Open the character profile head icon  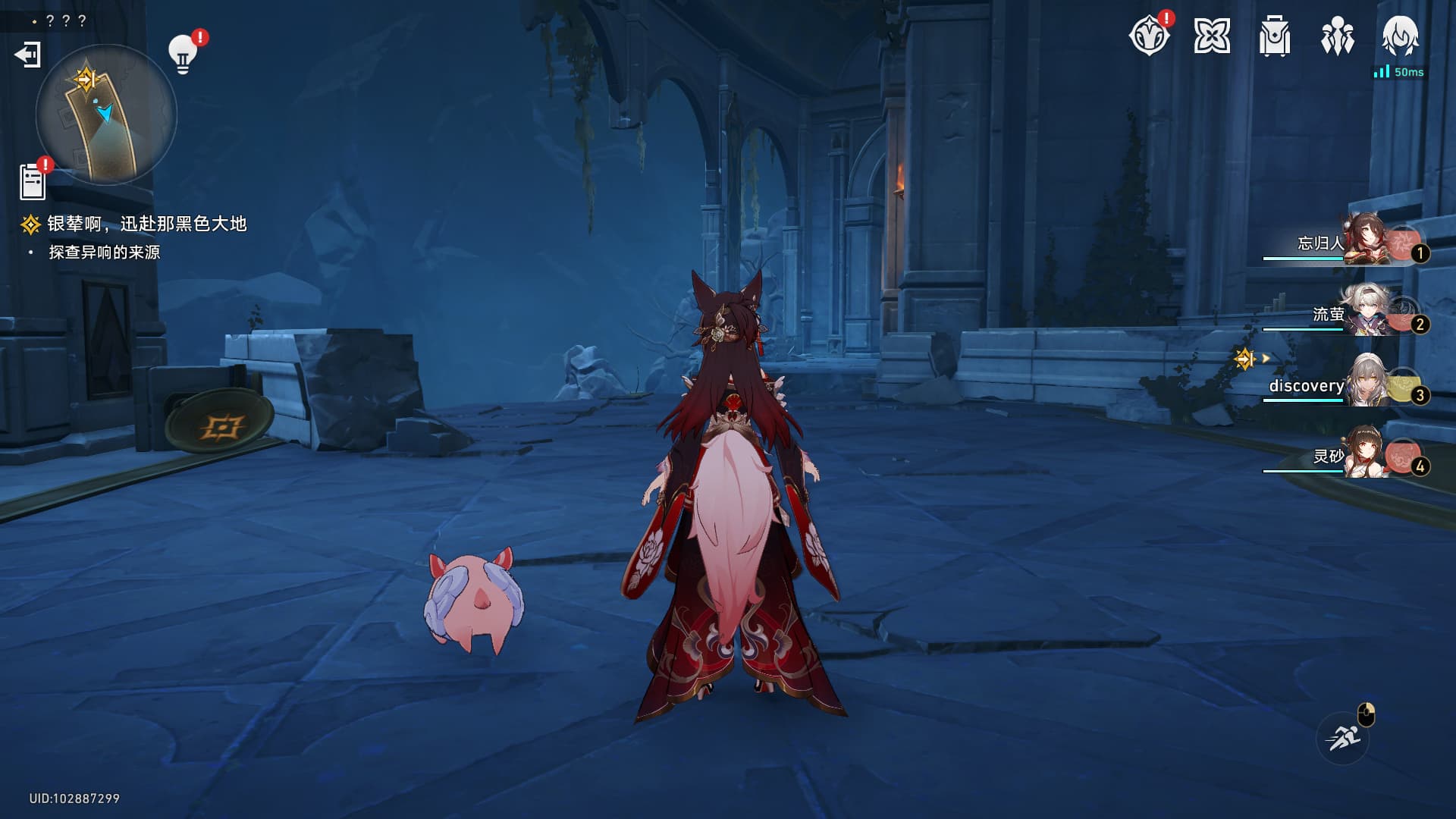[x=1400, y=36]
